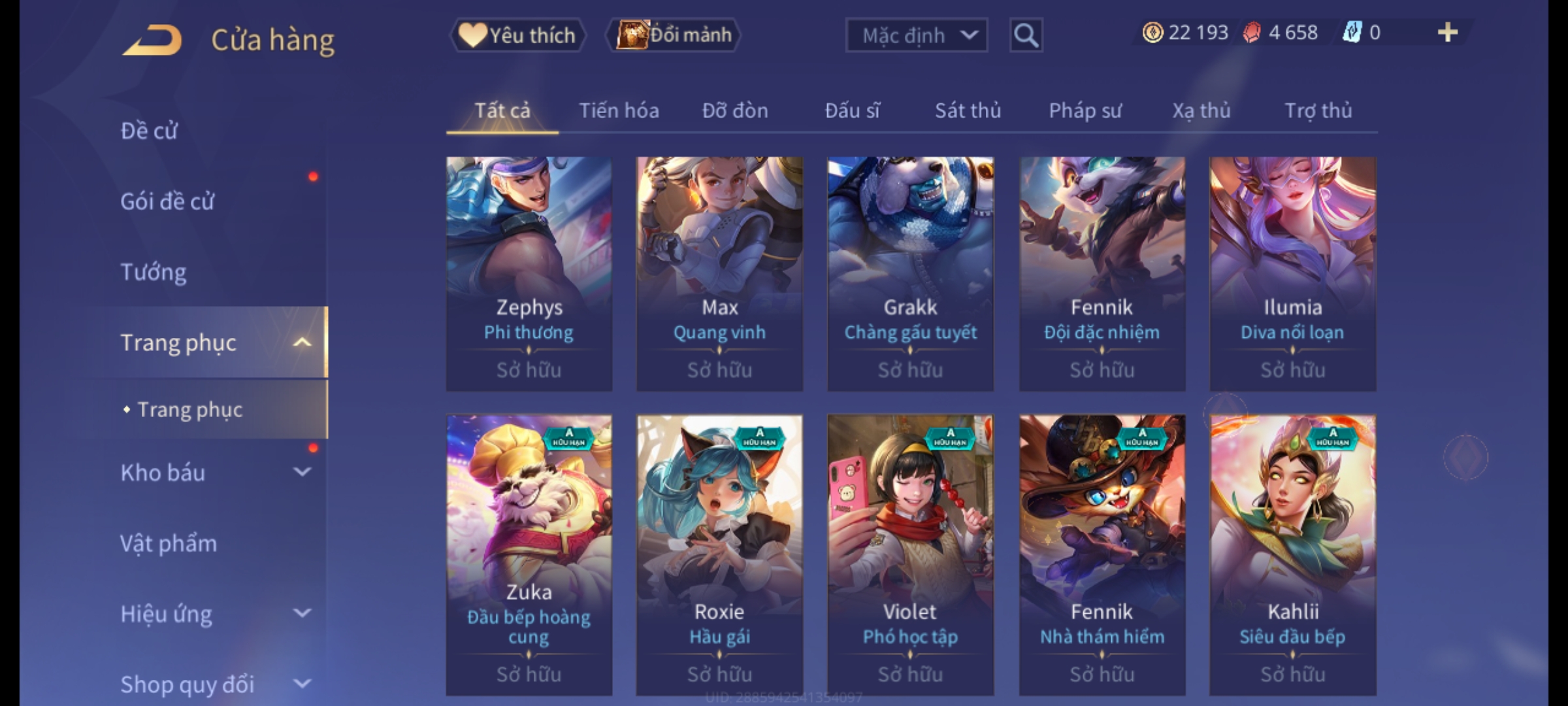1568x706 pixels.
Task: Expand the Mặc định sort dropdown
Action: point(916,35)
